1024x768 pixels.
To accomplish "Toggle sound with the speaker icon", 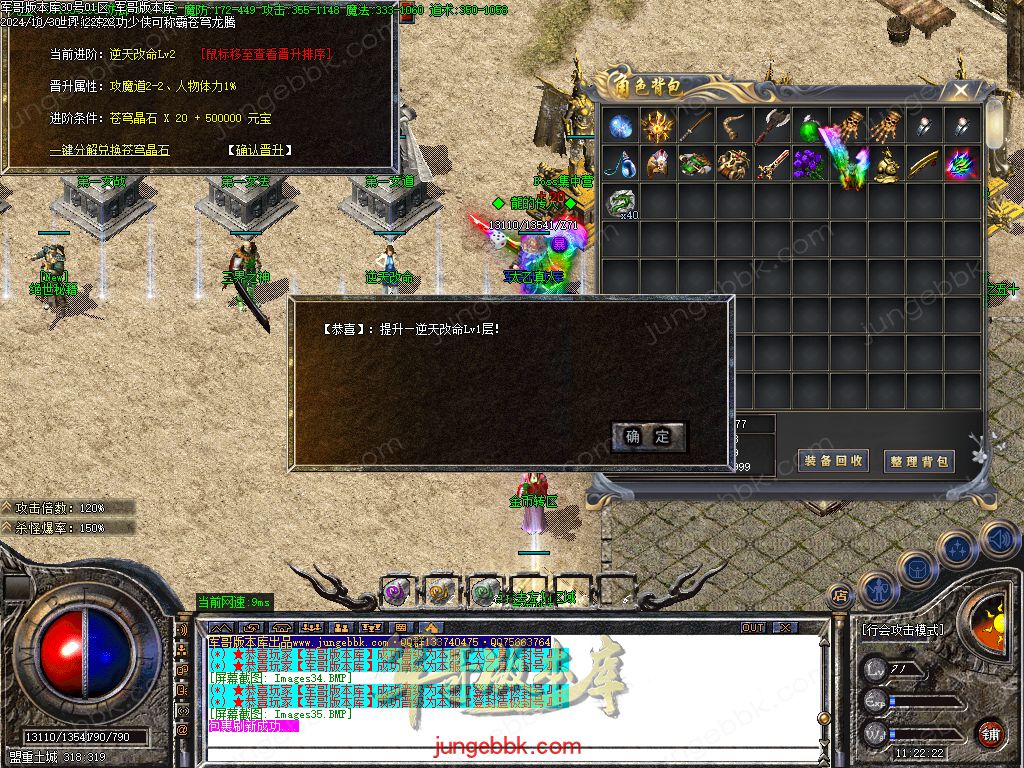I will coord(997,538).
